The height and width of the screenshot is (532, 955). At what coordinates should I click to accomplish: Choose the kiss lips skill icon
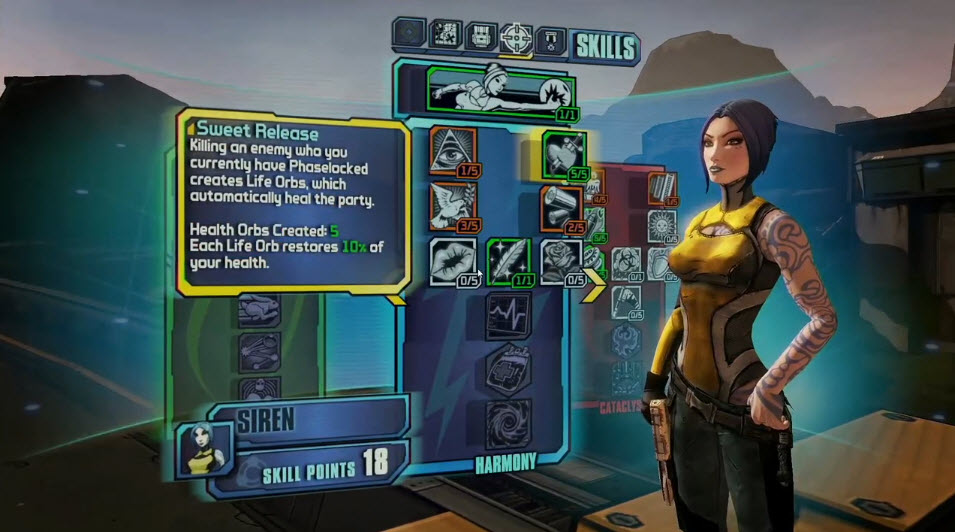click(x=451, y=261)
